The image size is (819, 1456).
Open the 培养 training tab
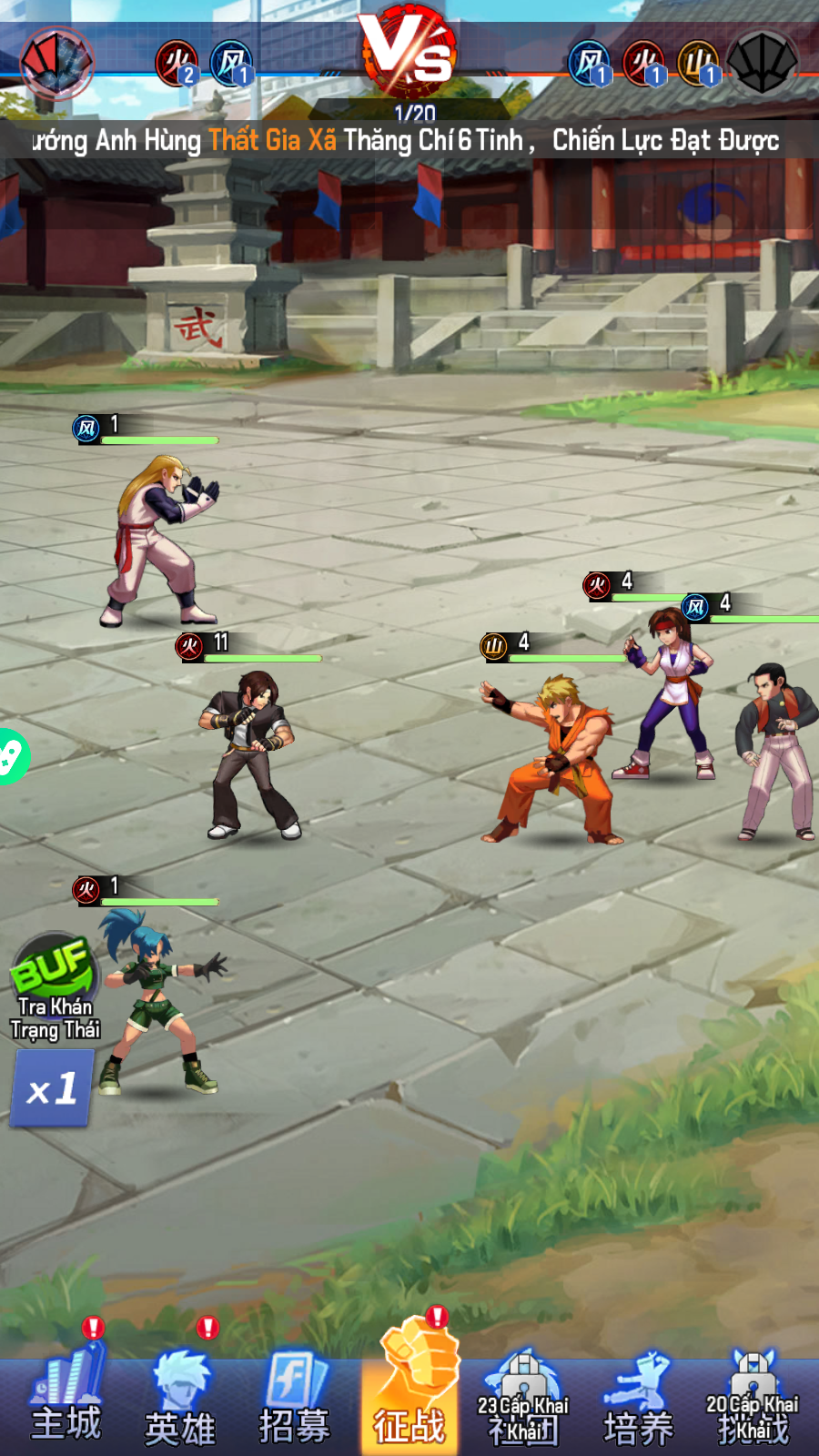point(638,1401)
